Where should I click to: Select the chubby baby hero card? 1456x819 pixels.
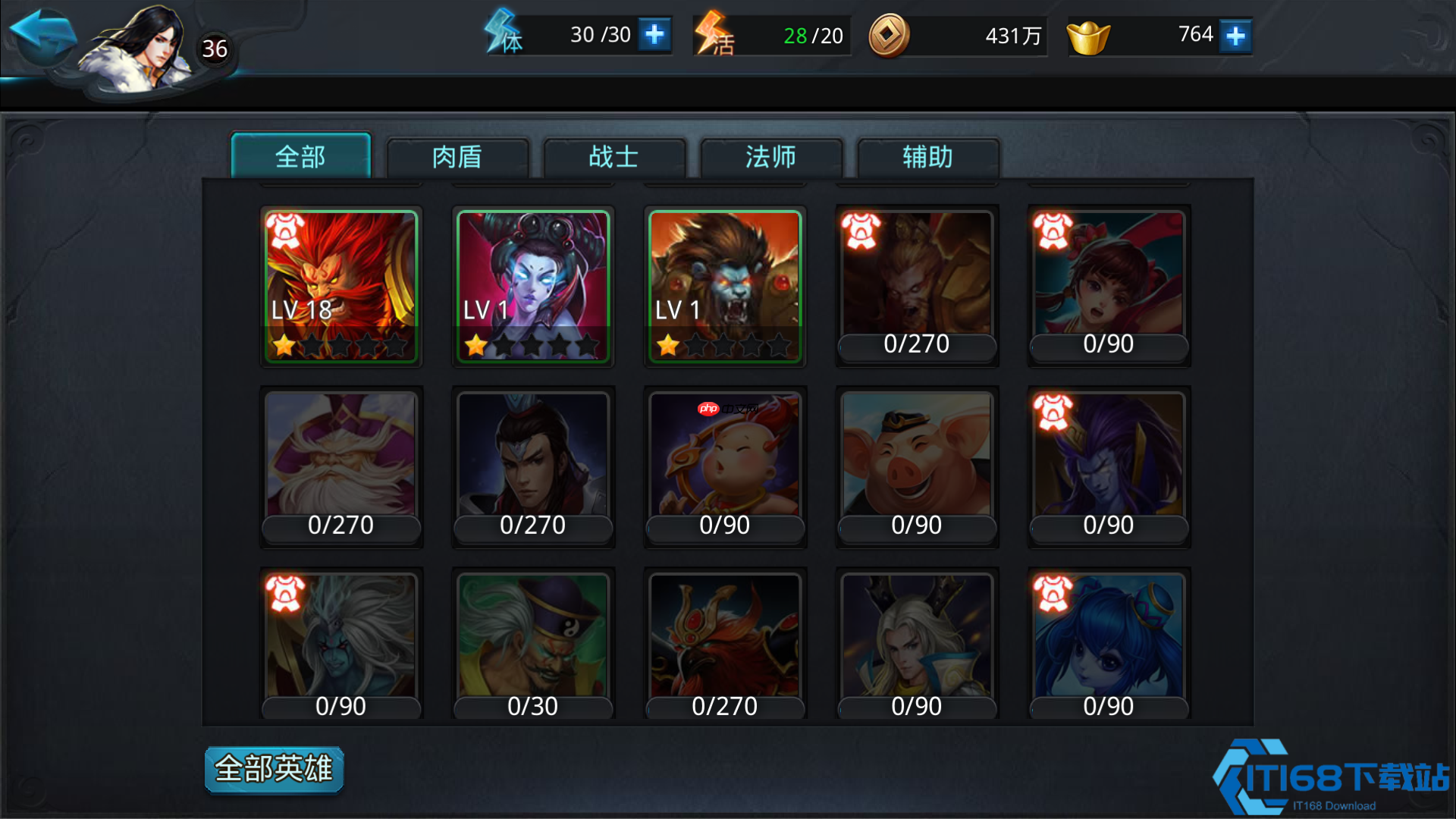point(725,466)
